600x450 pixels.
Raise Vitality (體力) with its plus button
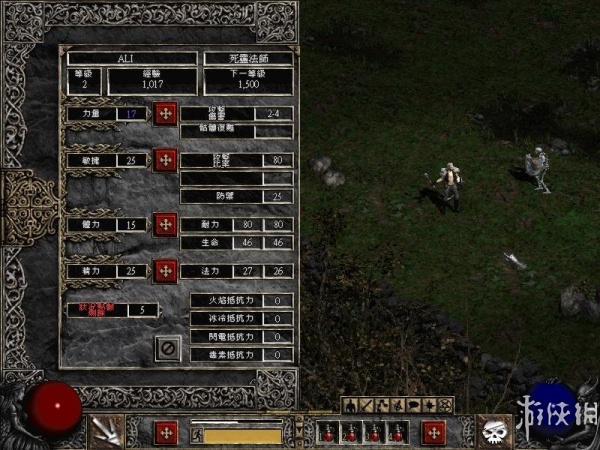pyautogui.click(x=166, y=224)
